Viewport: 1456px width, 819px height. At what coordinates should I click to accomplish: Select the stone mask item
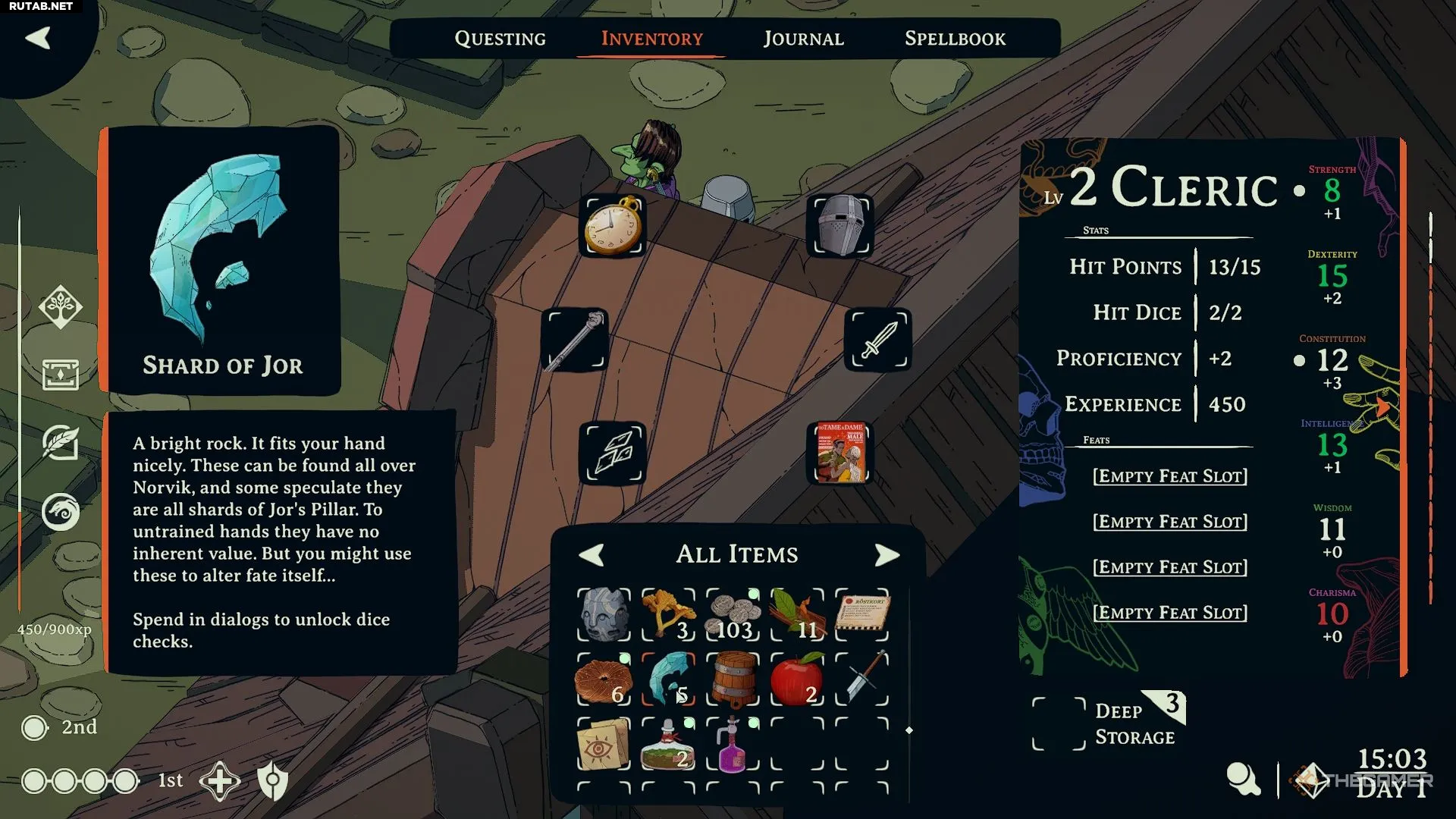click(604, 614)
